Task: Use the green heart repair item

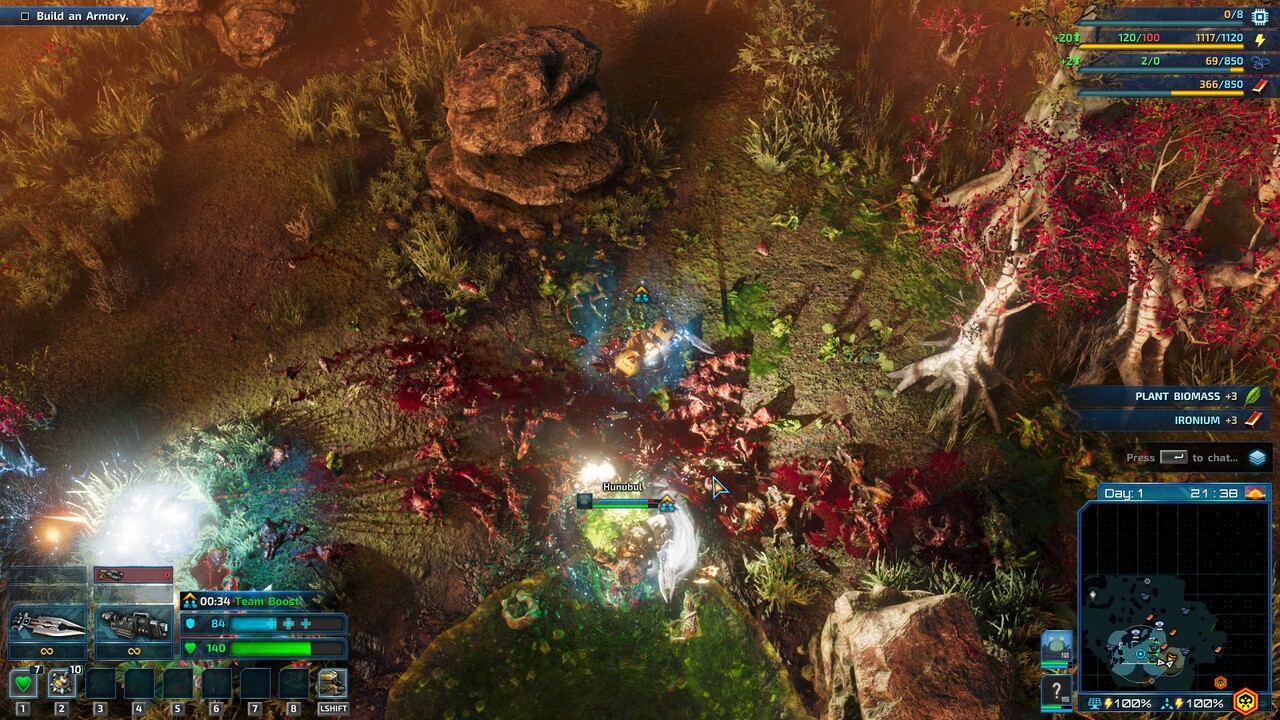Action: tap(22, 684)
